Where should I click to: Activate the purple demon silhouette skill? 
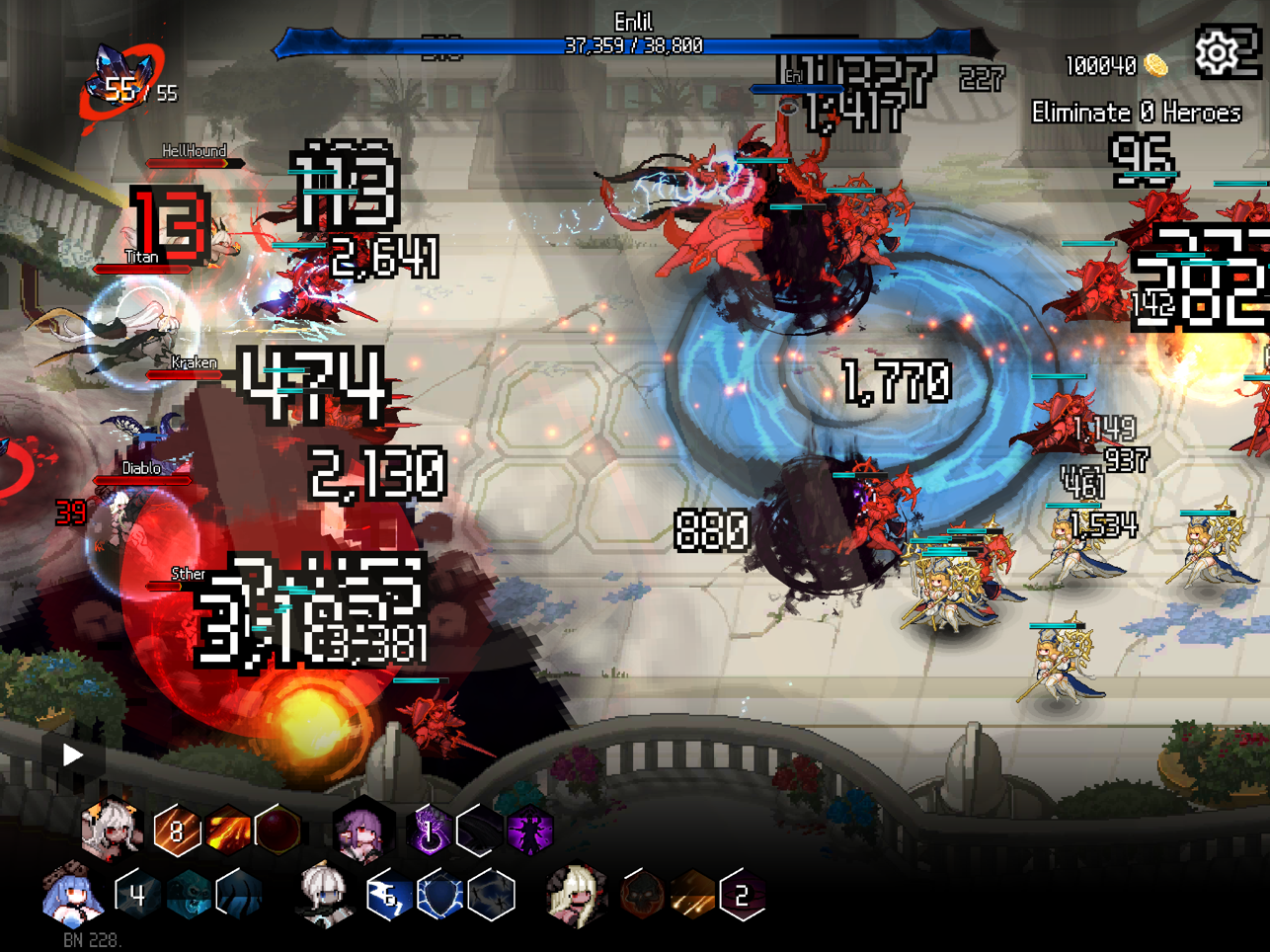click(x=530, y=831)
